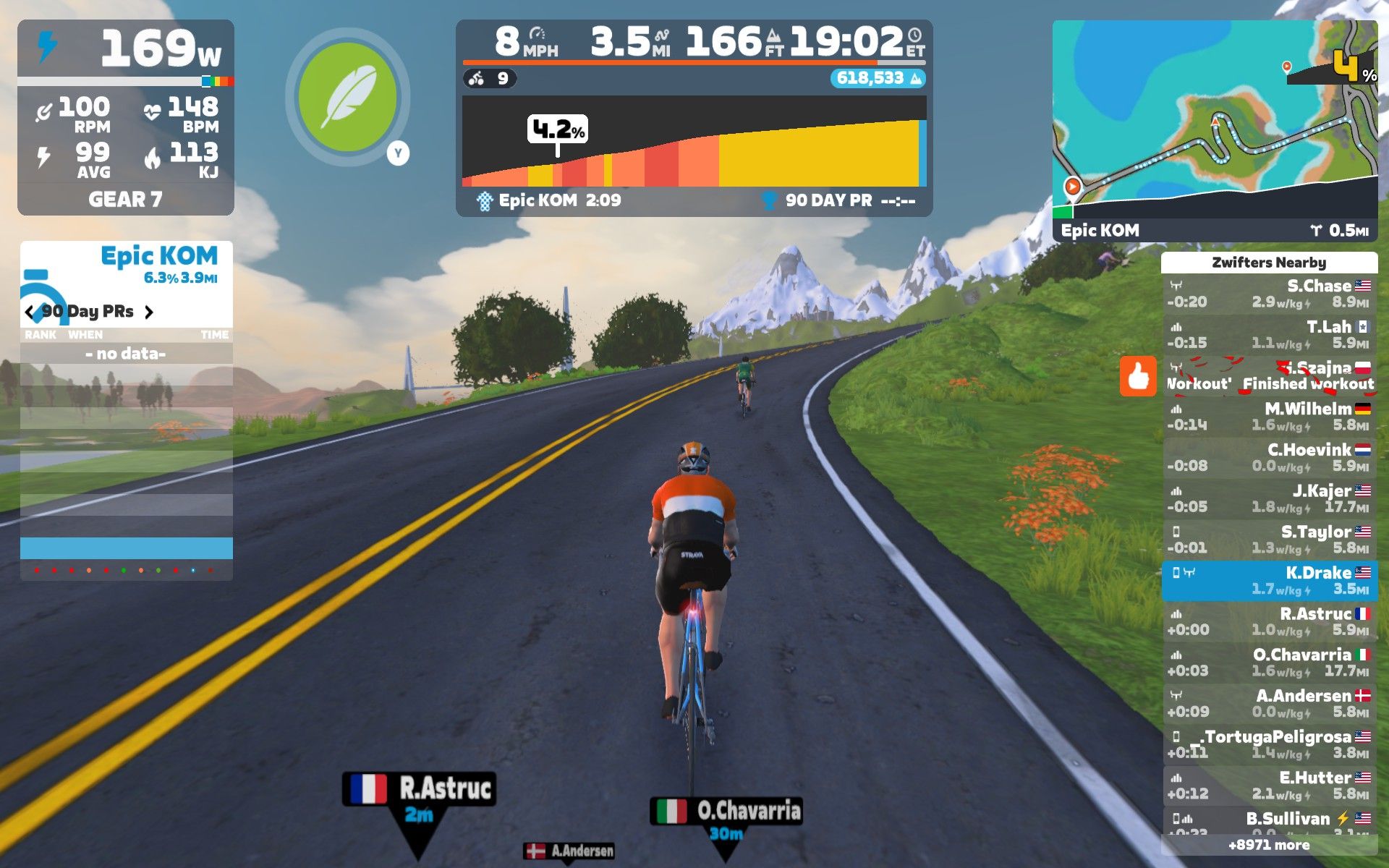Select E.Hutter in Zwifters Nearby
Image resolution: width=1389 pixels, height=868 pixels.
pos(1269,786)
